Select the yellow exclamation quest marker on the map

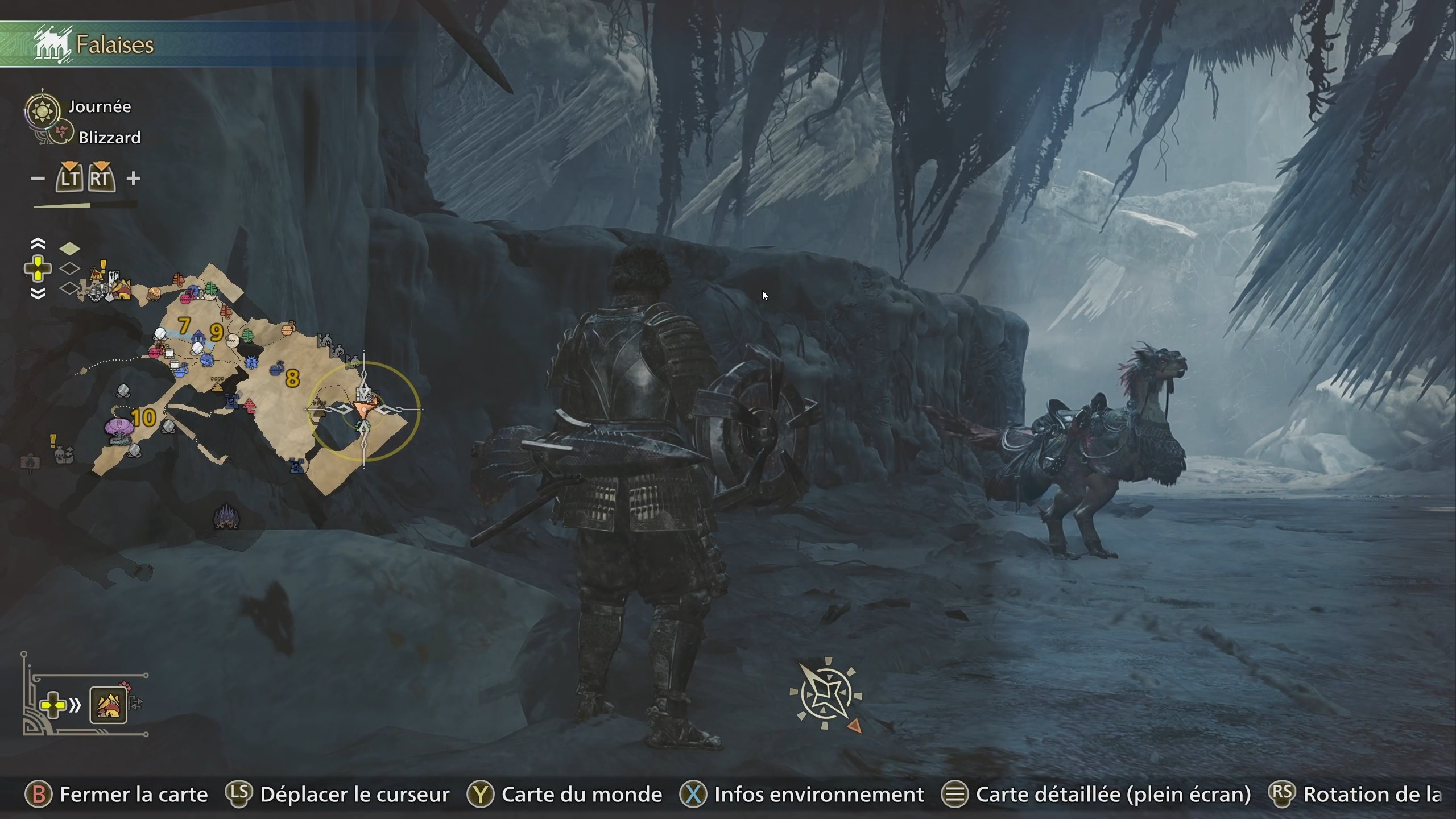coord(103,267)
